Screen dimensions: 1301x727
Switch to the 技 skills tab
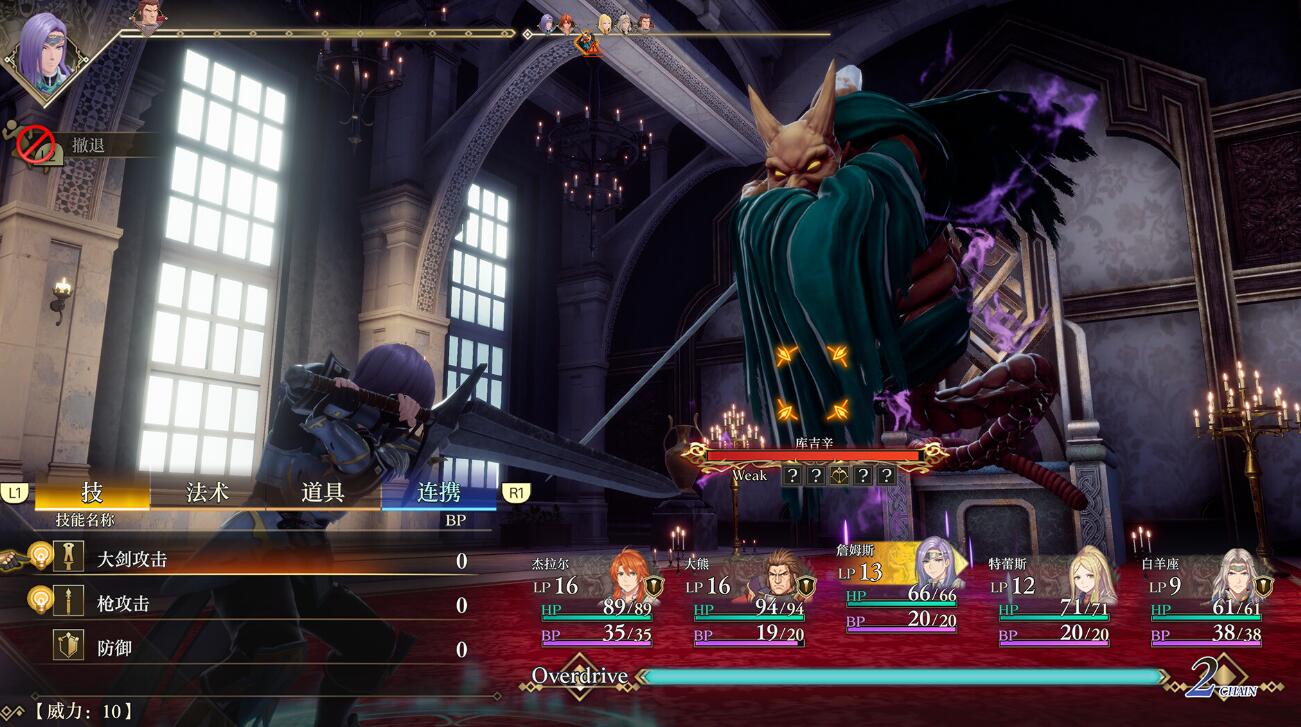[92, 492]
